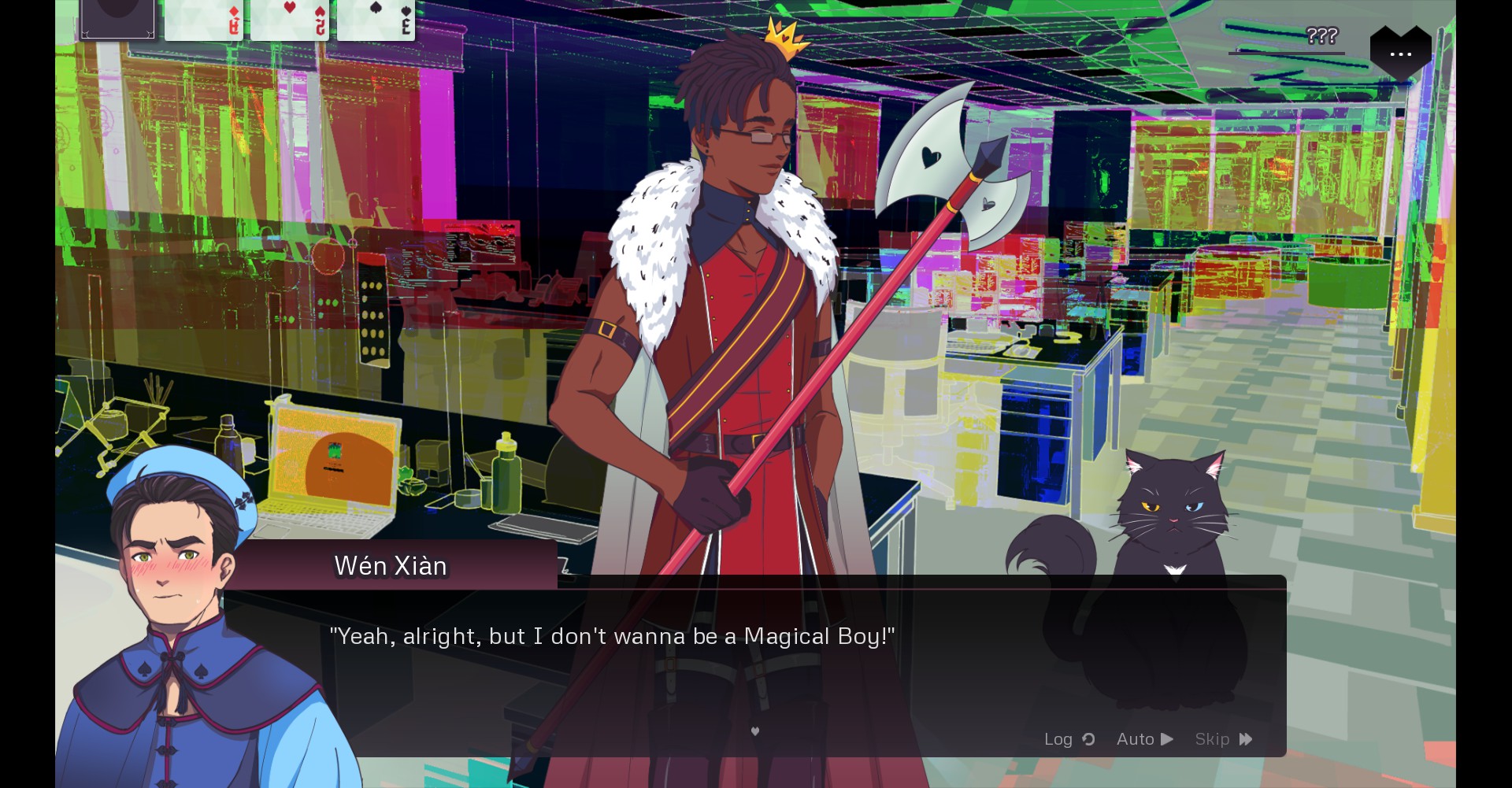Screen dimensions: 1512x788
Task: Choose the three of spades card
Action: pos(376,19)
